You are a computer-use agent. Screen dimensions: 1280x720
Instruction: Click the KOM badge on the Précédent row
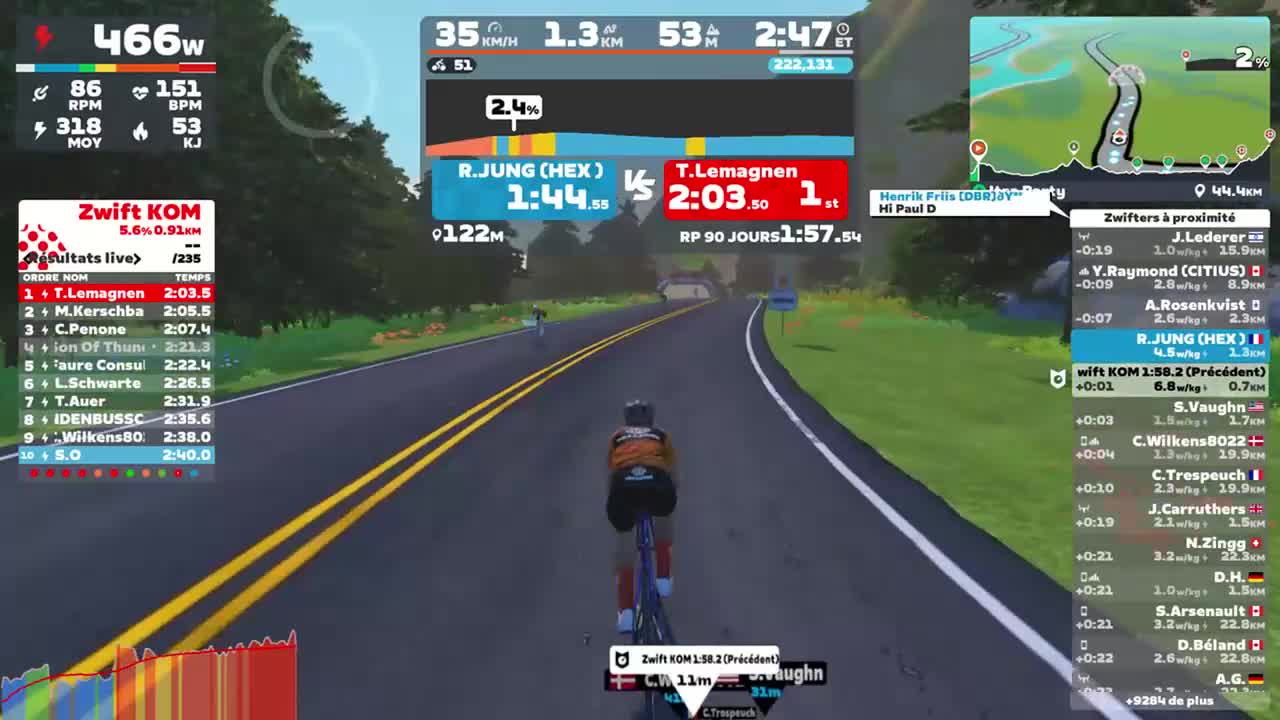1055,377
